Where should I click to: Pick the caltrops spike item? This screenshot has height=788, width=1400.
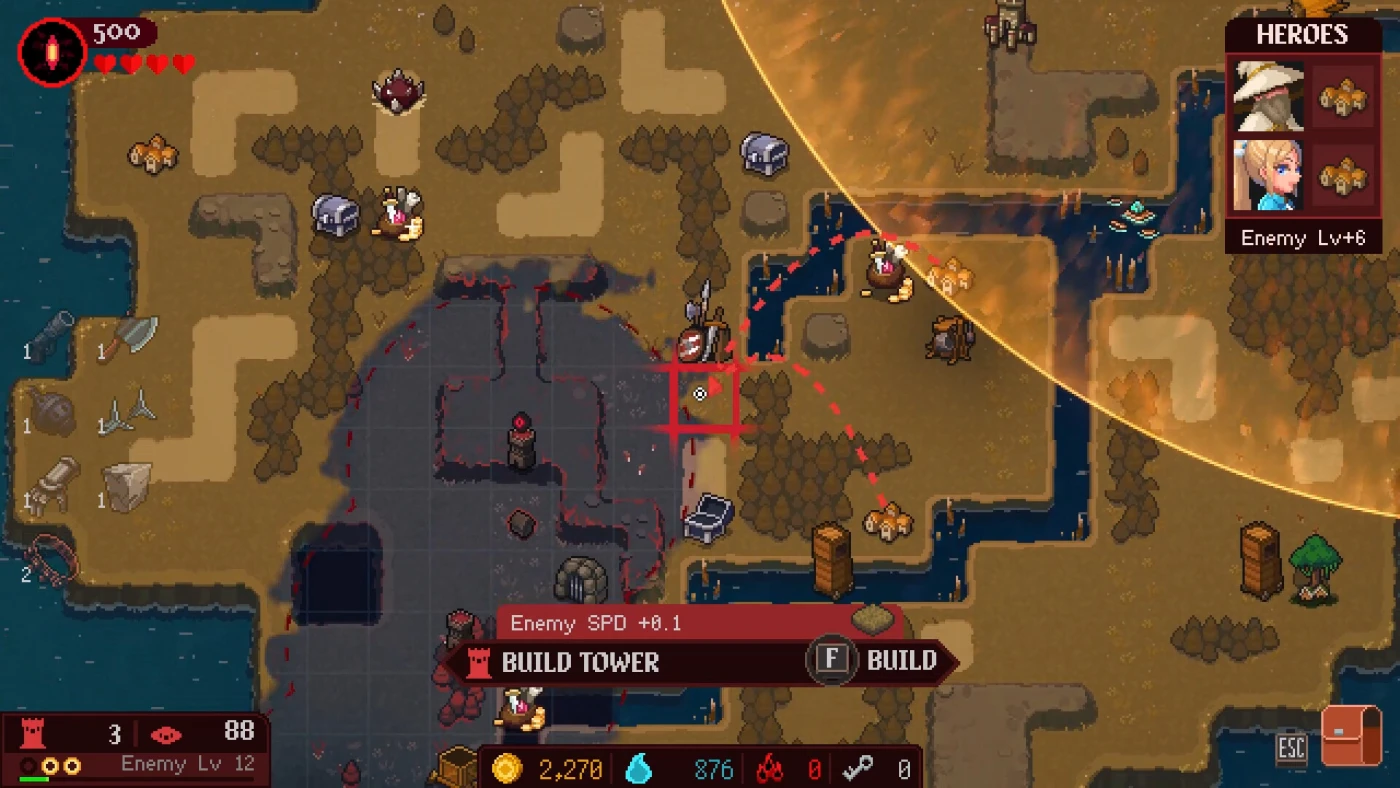point(130,412)
